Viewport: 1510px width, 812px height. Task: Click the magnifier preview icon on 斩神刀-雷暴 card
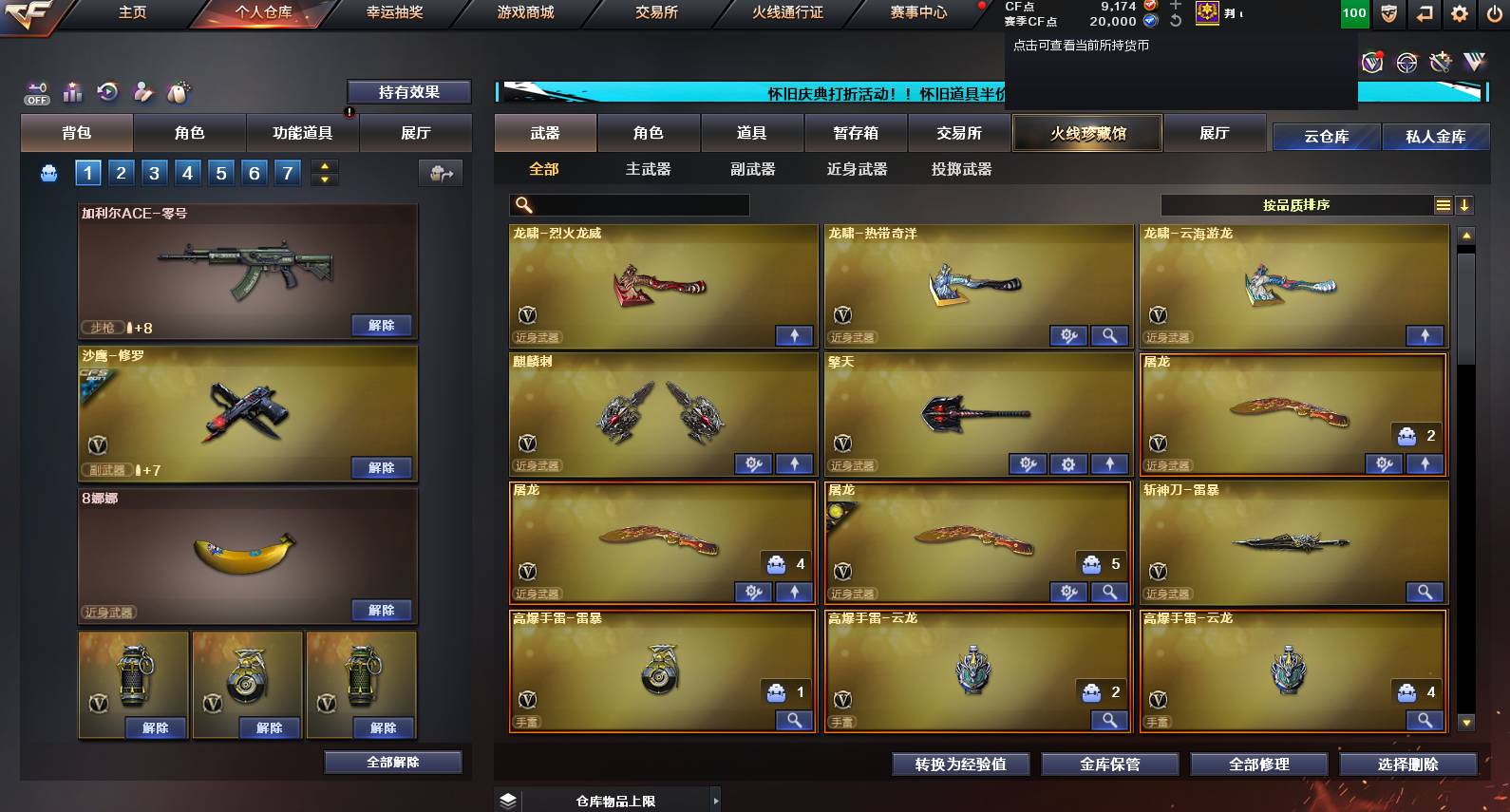(1425, 592)
